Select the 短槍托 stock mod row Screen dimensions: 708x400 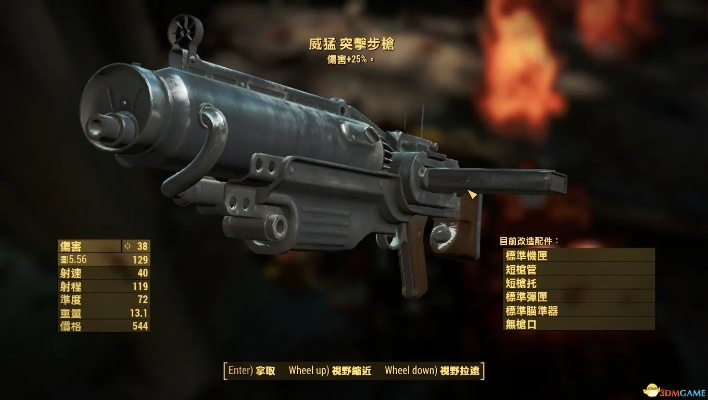click(578, 284)
